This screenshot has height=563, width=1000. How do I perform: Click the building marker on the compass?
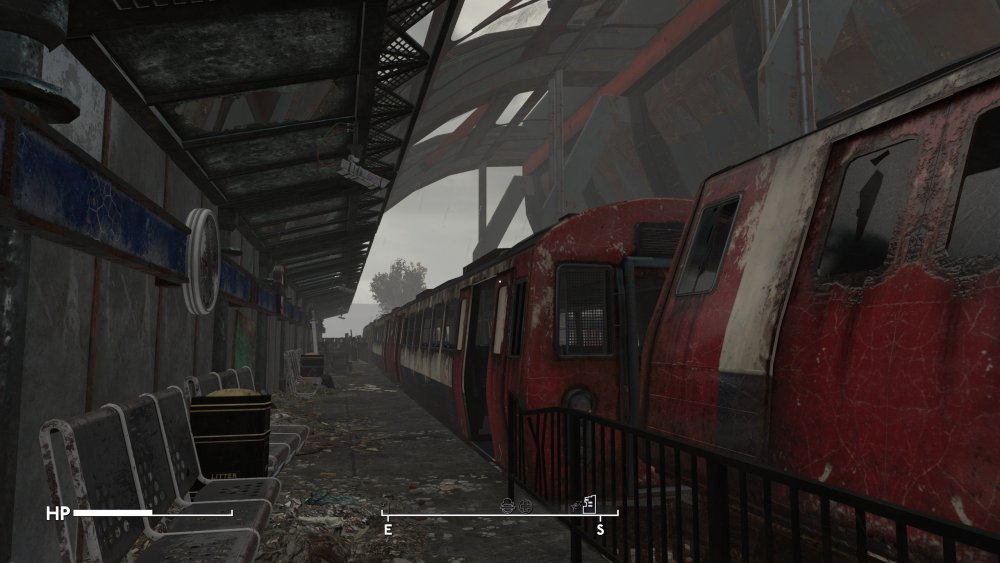589,503
